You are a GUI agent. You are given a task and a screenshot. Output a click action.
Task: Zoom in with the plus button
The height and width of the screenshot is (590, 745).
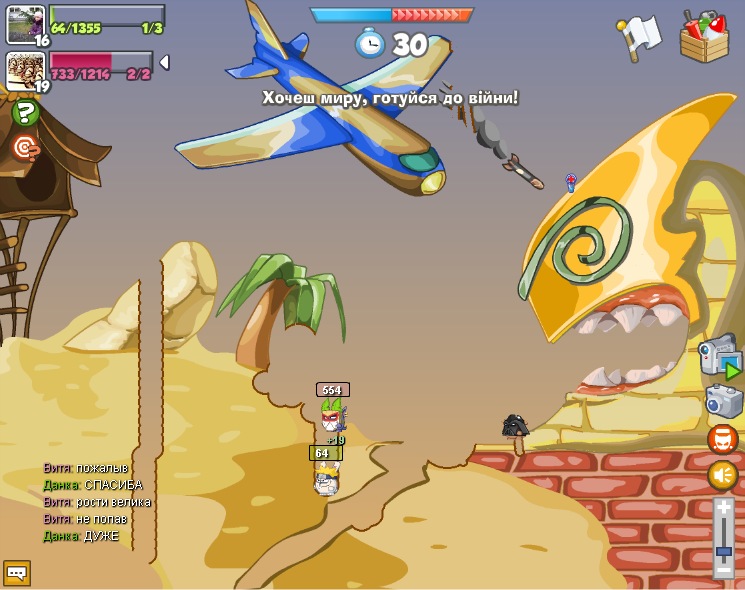pyautogui.click(x=723, y=509)
